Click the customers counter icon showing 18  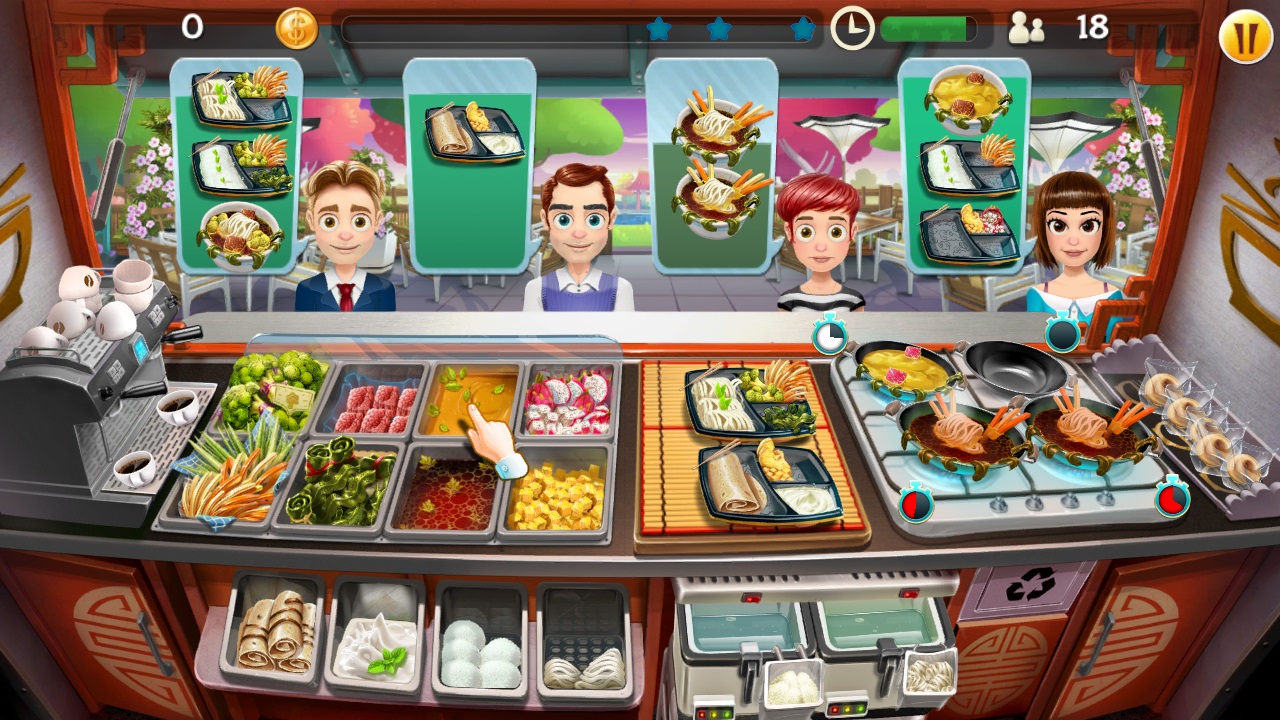pos(1026,26)
